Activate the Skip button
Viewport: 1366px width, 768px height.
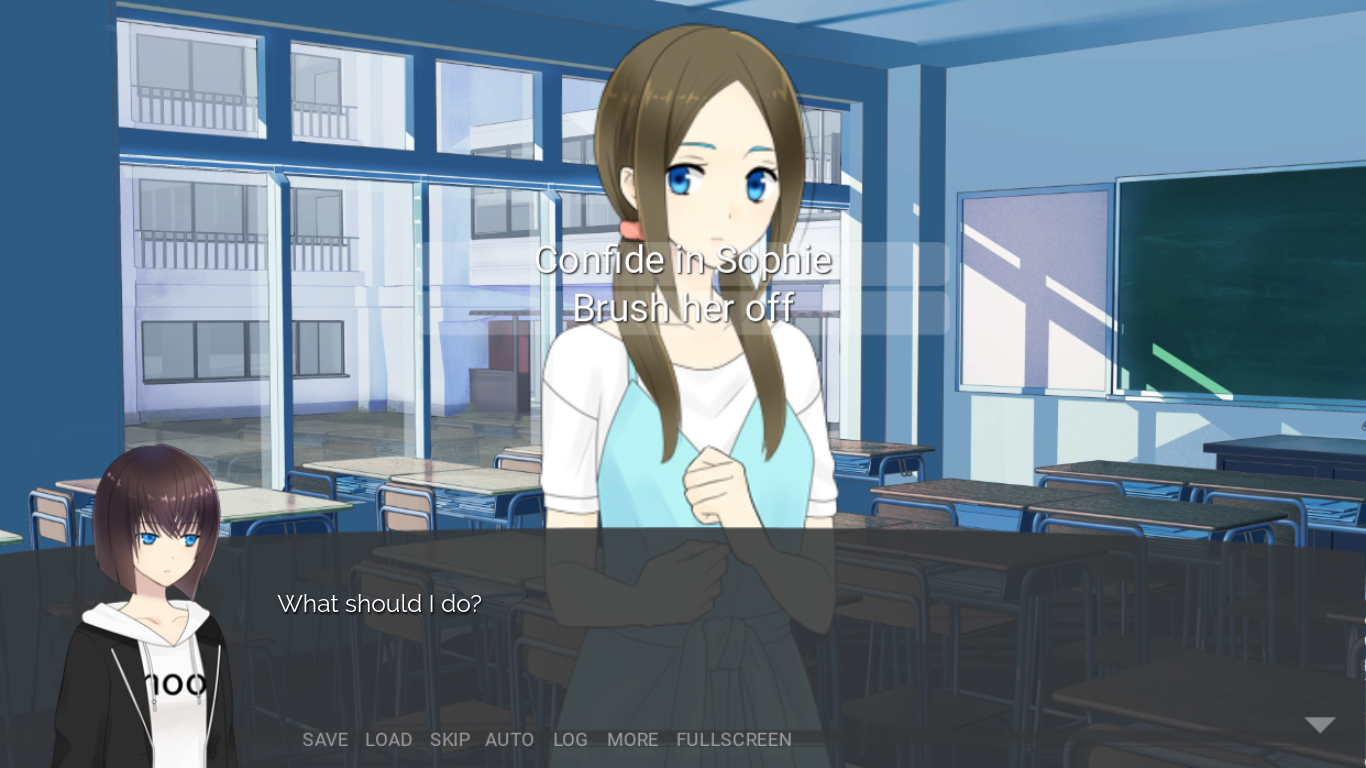[450, 740]
